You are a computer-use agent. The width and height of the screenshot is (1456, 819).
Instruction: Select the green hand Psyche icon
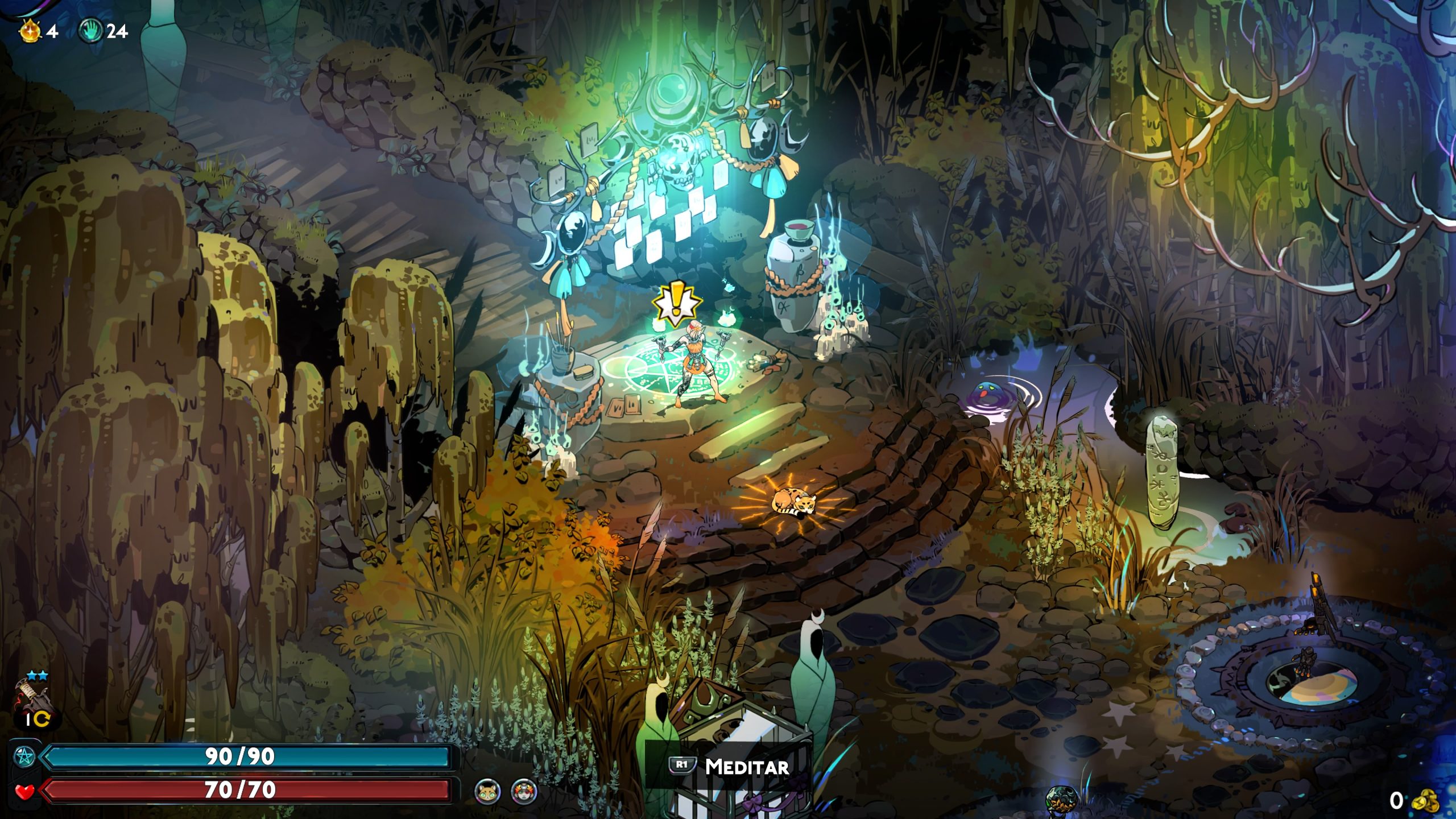[90, 31]
